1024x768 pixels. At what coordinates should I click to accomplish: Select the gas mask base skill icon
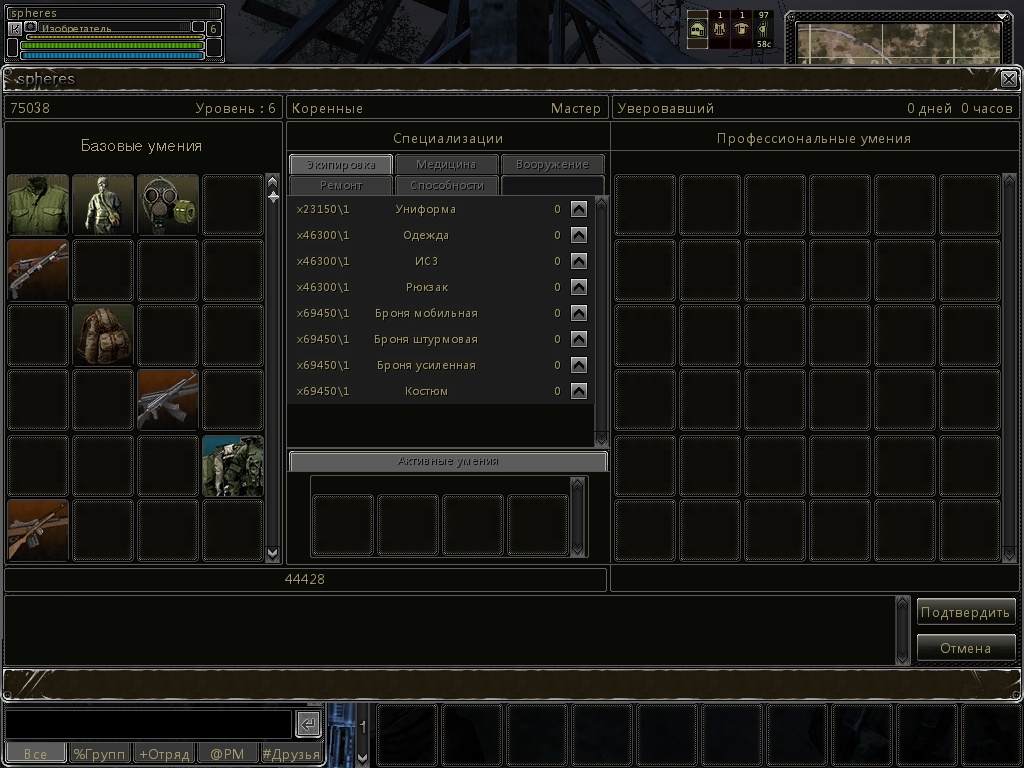click(x=168, y=205)
